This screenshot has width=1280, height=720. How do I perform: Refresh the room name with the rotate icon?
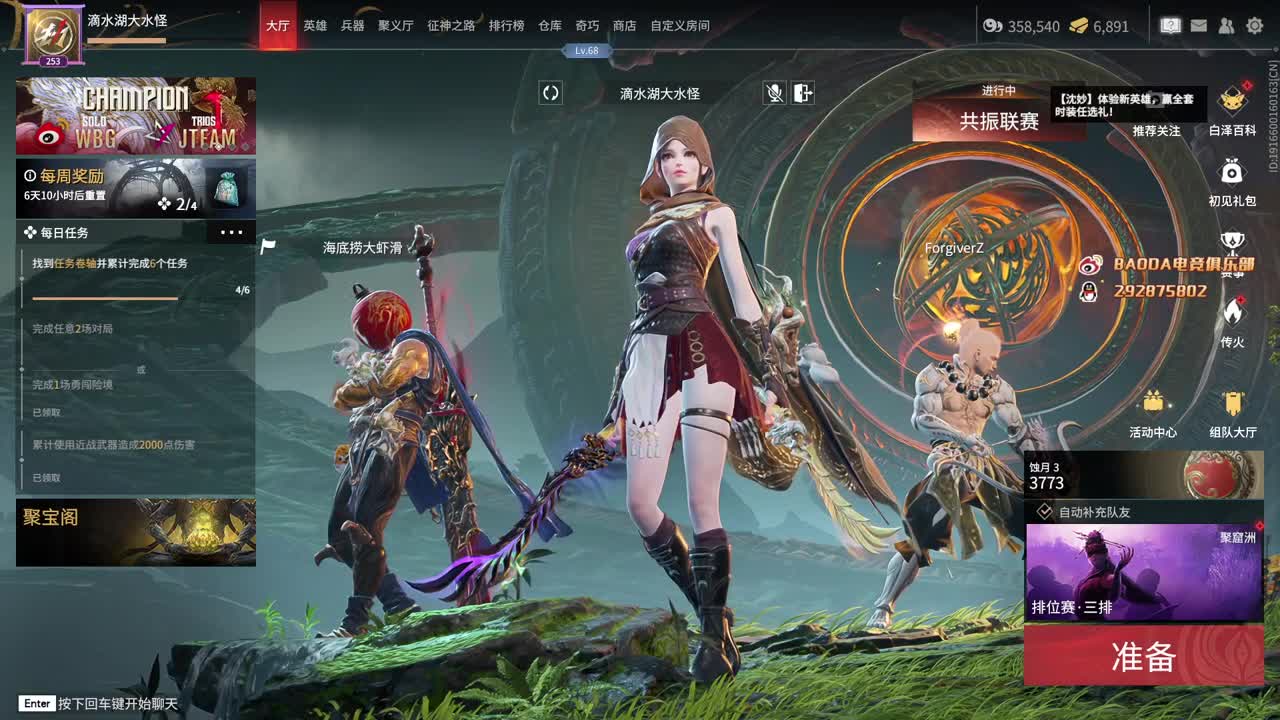(x=550, y=94)
